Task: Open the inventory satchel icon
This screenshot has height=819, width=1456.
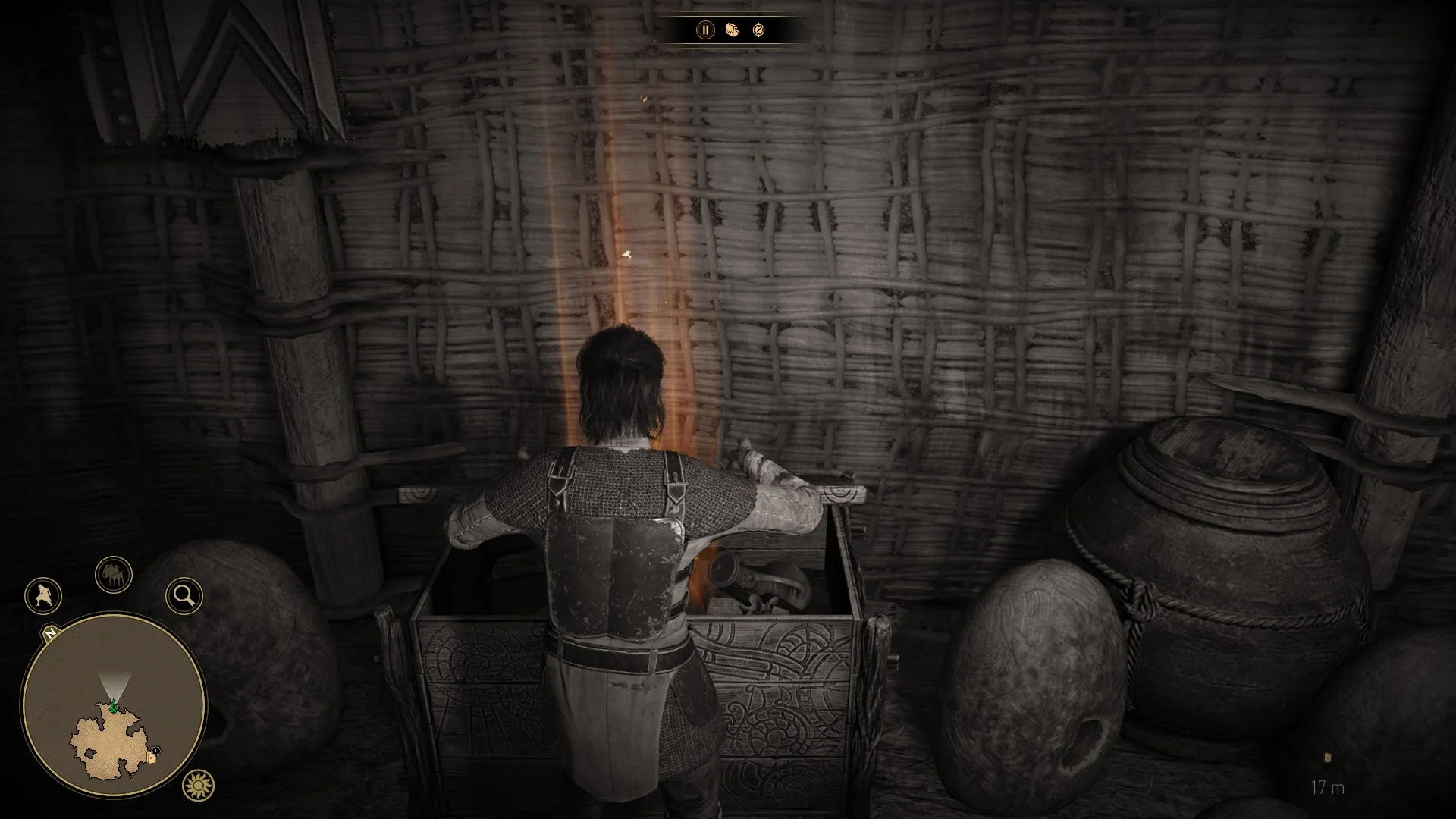Action: 732,30
